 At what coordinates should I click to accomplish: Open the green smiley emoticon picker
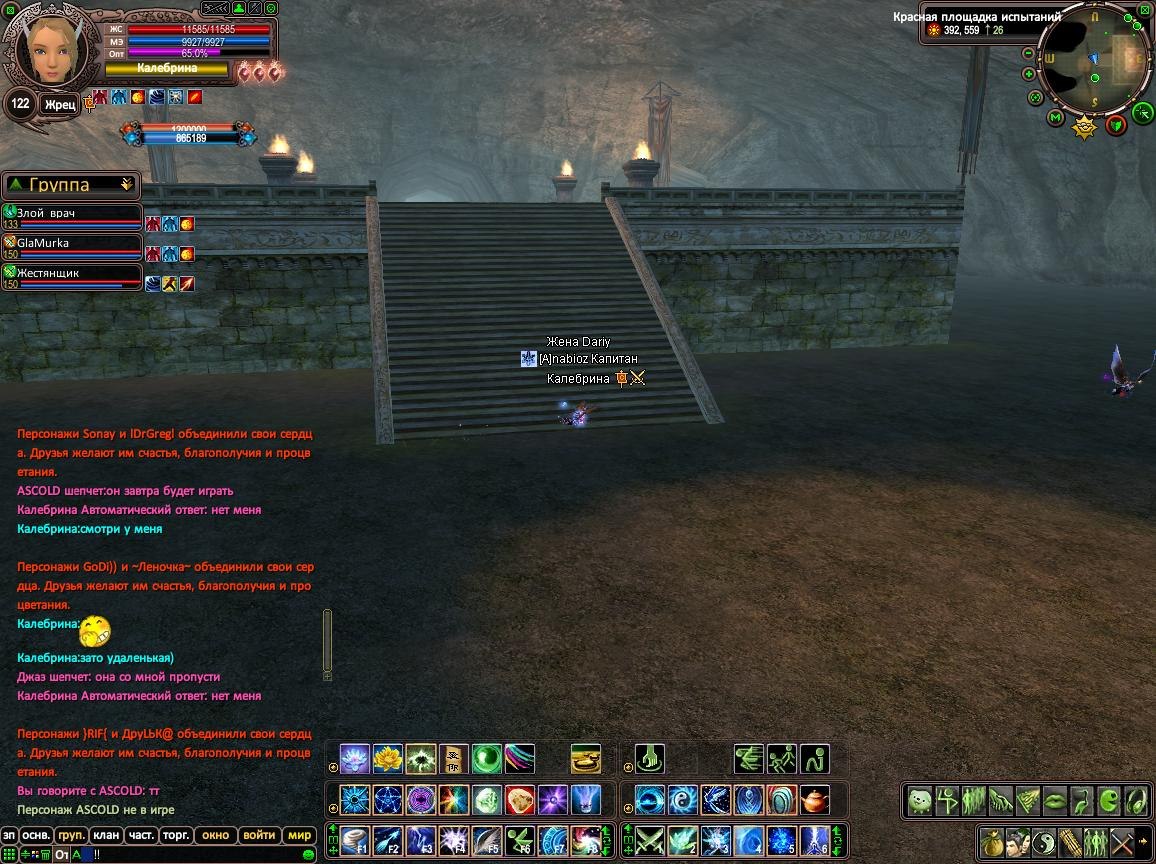[309, 855]
